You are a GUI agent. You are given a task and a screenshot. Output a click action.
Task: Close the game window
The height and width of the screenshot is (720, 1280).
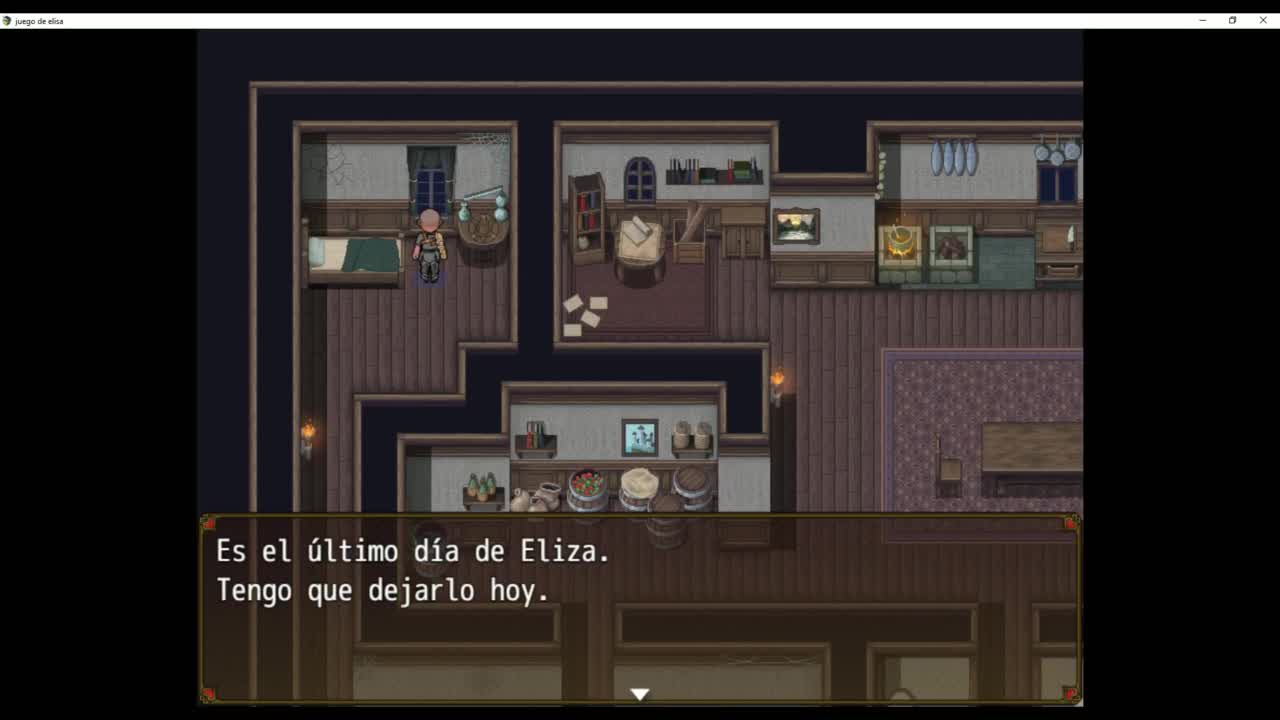1263,20
